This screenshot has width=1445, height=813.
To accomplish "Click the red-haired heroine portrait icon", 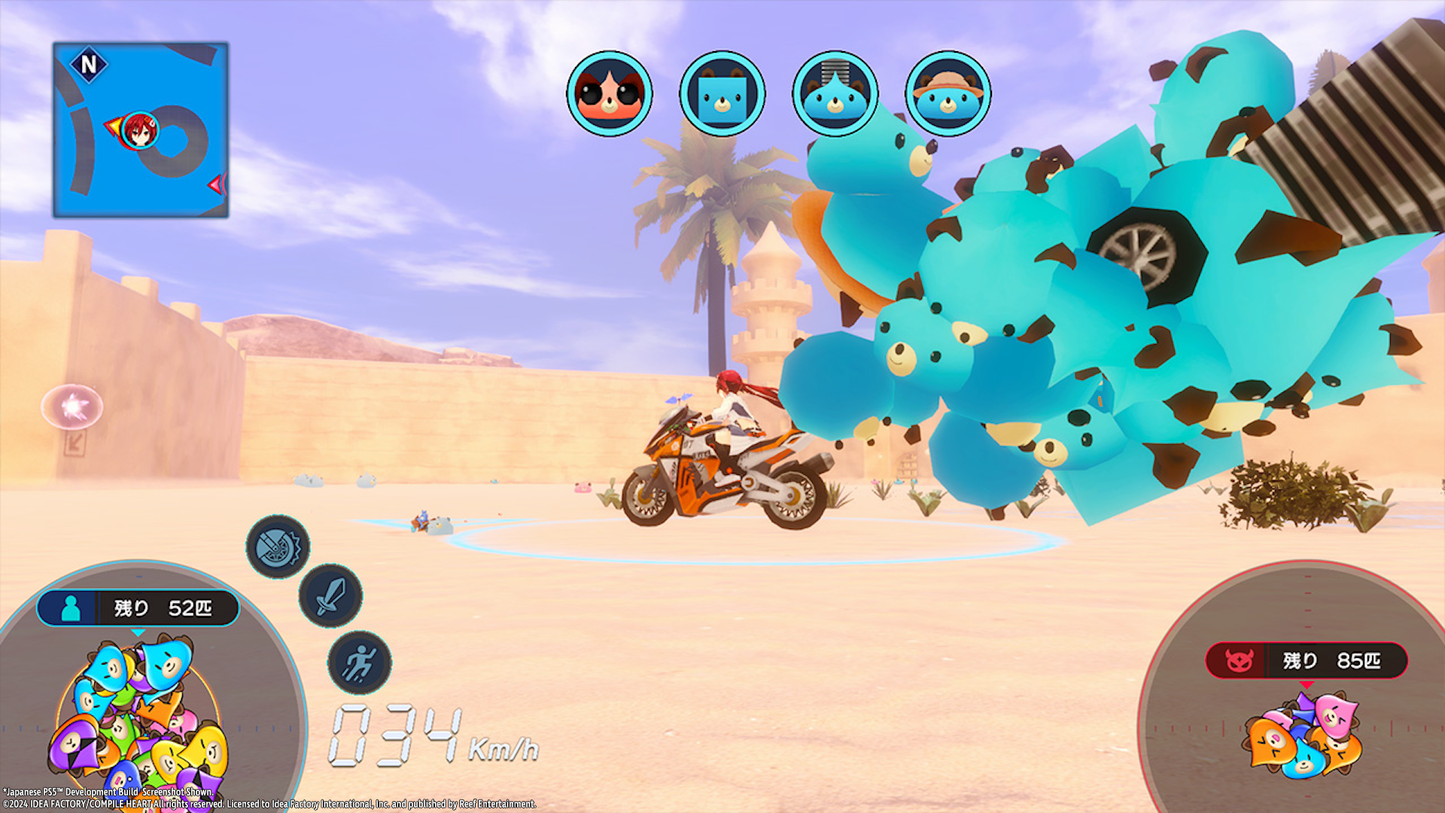I will (x=610, y=92).
